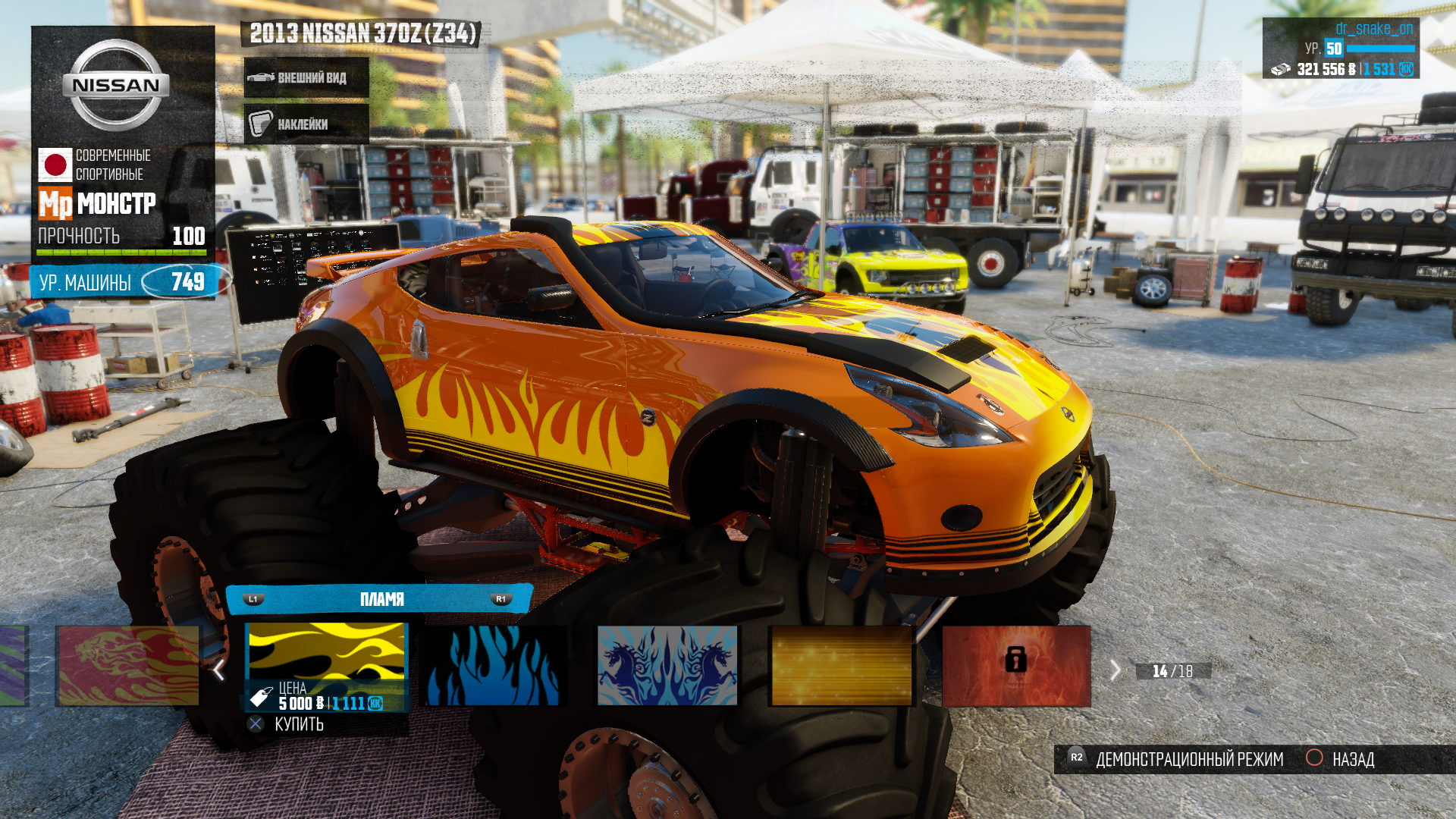Show next stickers with right arrow
This screenshot has height=819, width=1456.
(x=1115, y=670)
